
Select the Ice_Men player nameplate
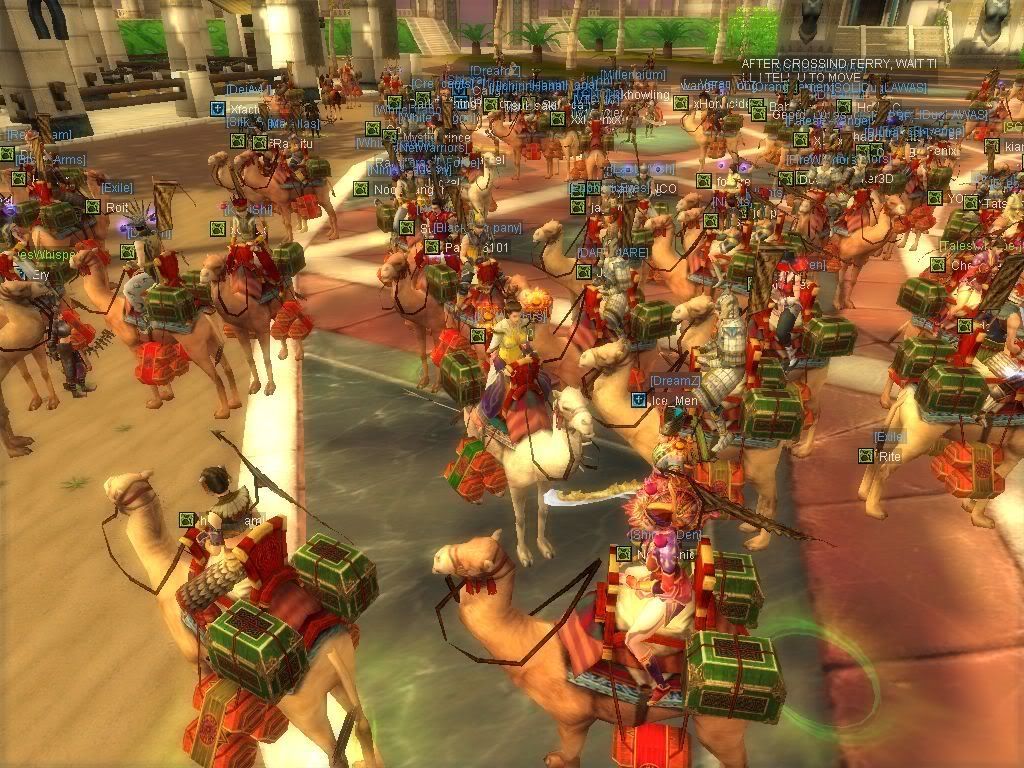(673, 401)
